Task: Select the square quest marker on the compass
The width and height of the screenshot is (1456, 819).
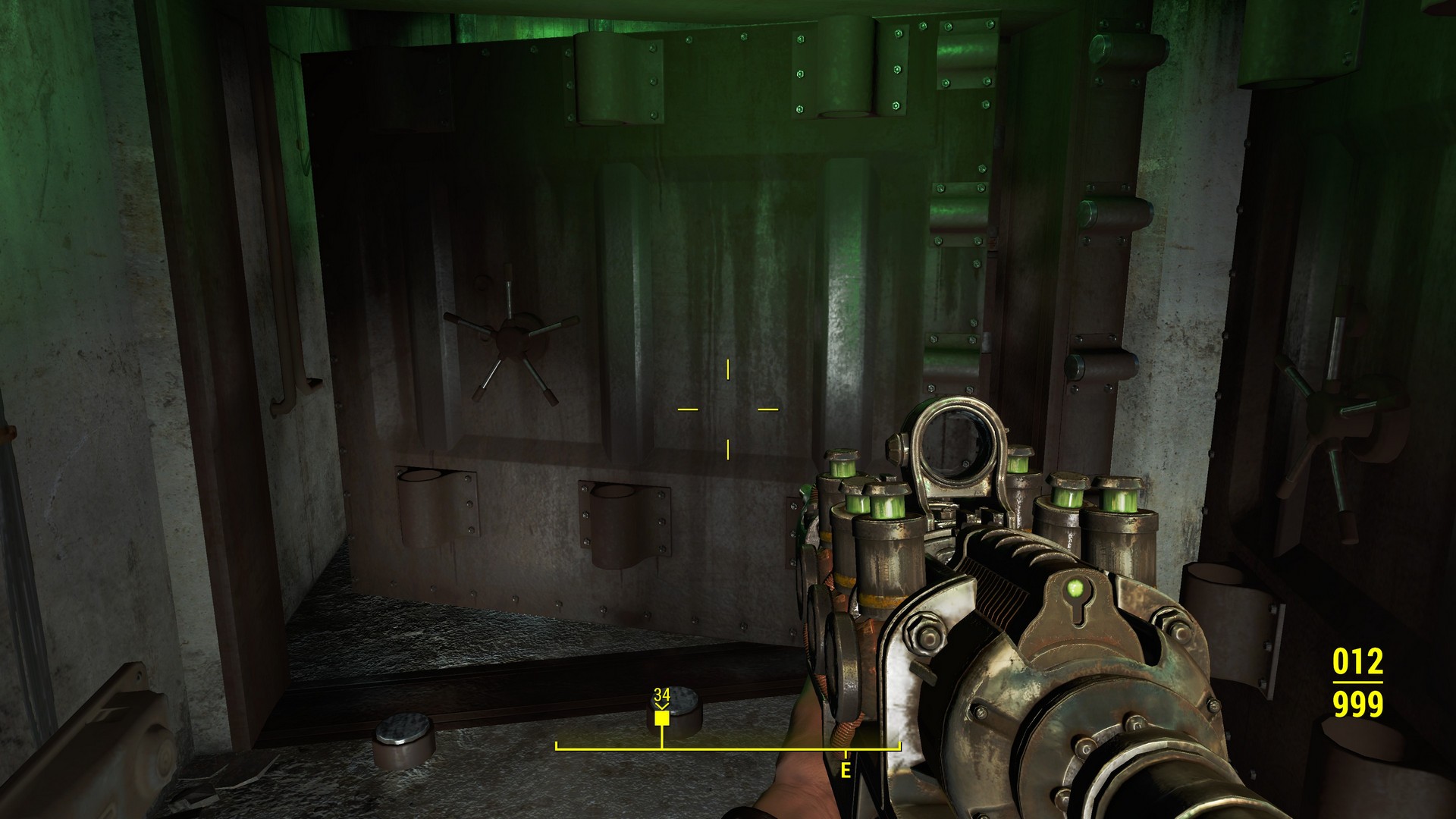Action: coord(662,717)
